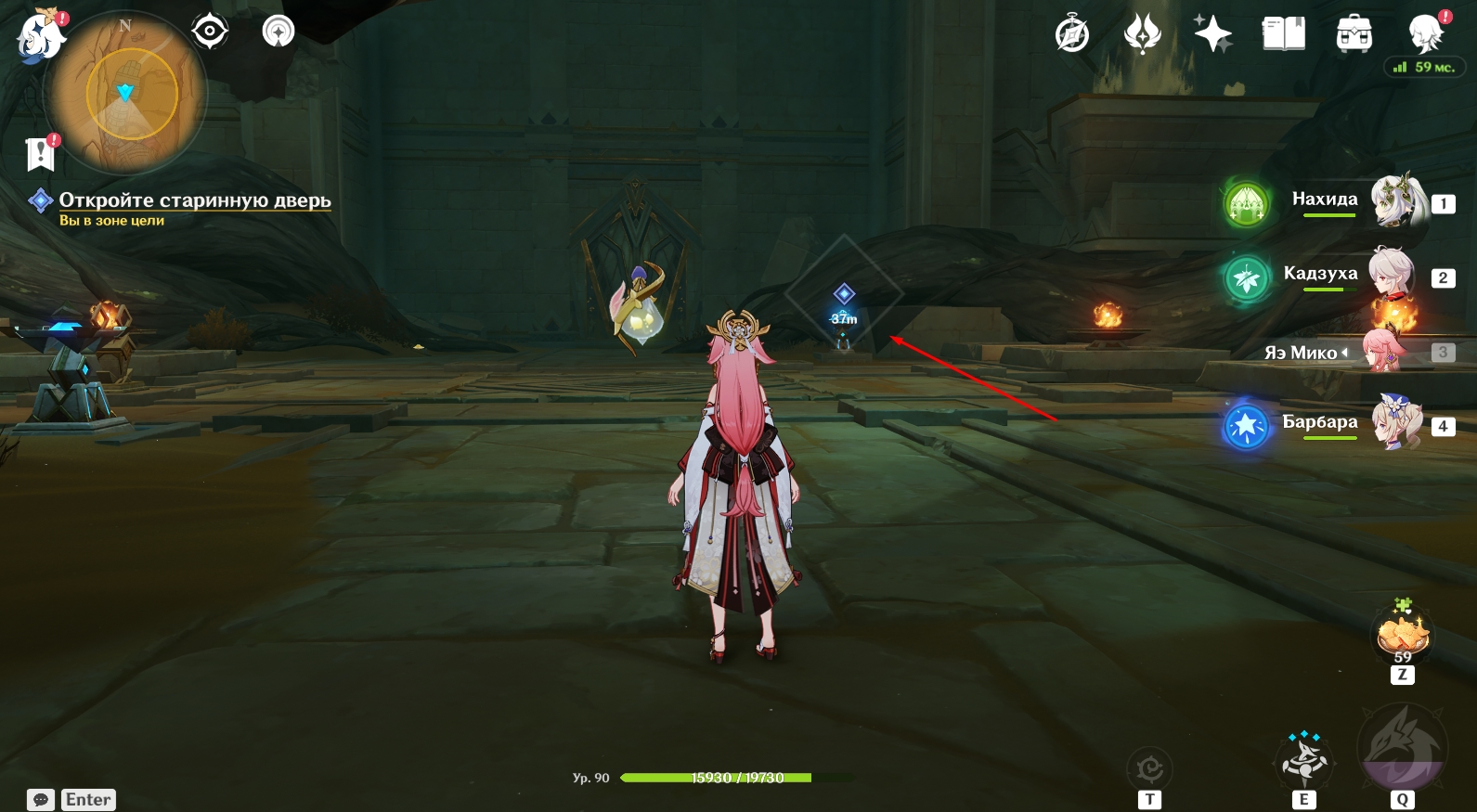Click the quest navigation target icon

point(210,32)
